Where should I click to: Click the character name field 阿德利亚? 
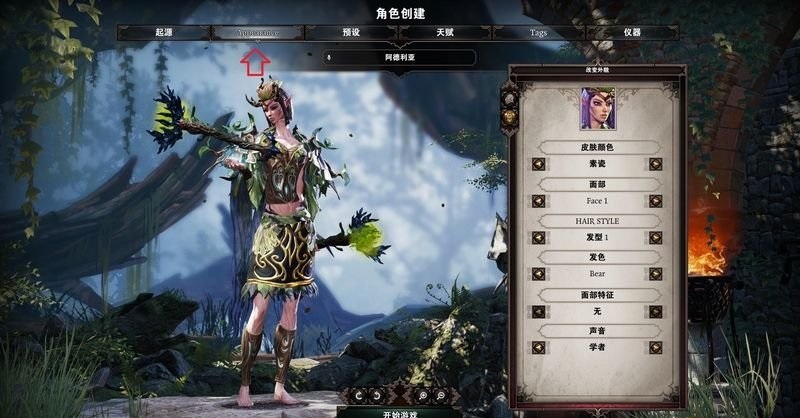tap(399, 58)
